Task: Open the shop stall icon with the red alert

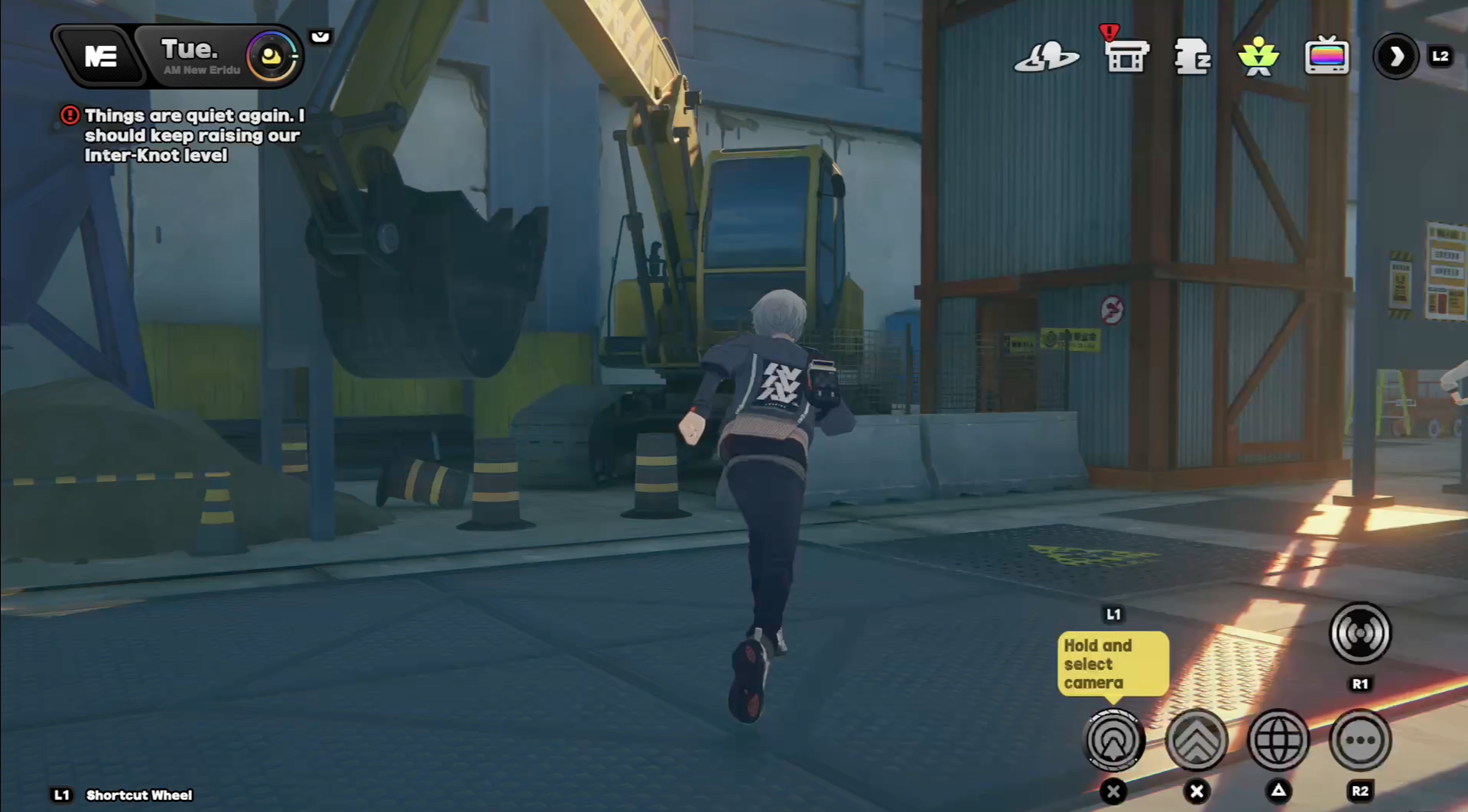Action: (x=1126, y=55)
